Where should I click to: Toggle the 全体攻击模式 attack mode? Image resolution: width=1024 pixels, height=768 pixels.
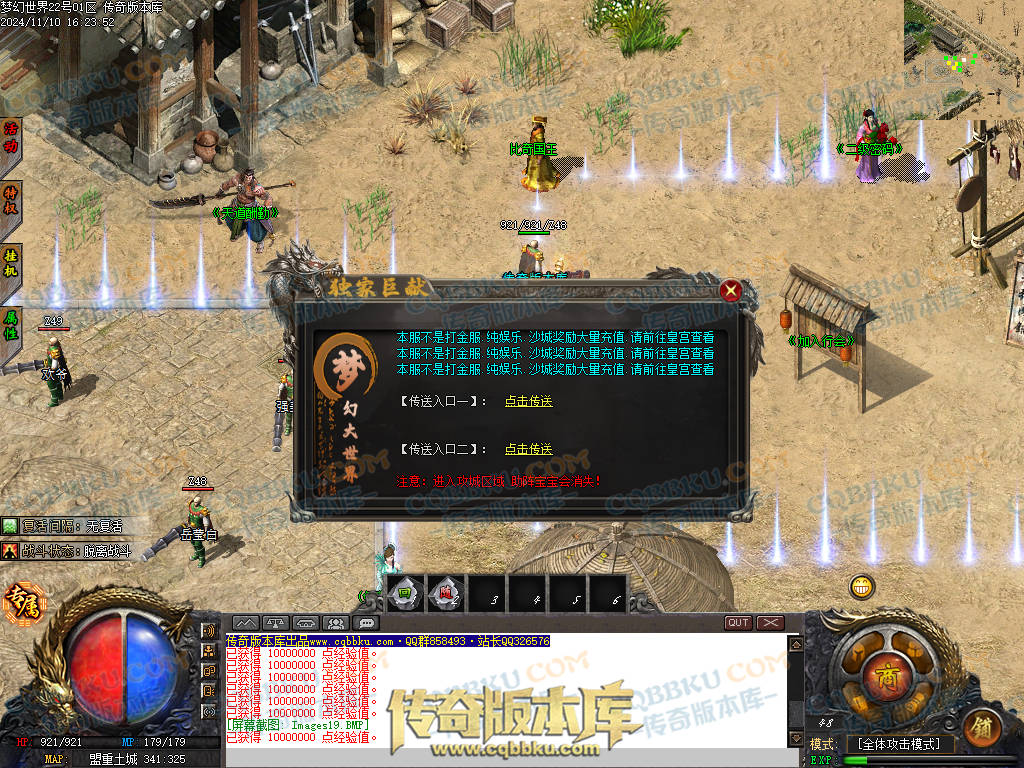tap(900, 744)
